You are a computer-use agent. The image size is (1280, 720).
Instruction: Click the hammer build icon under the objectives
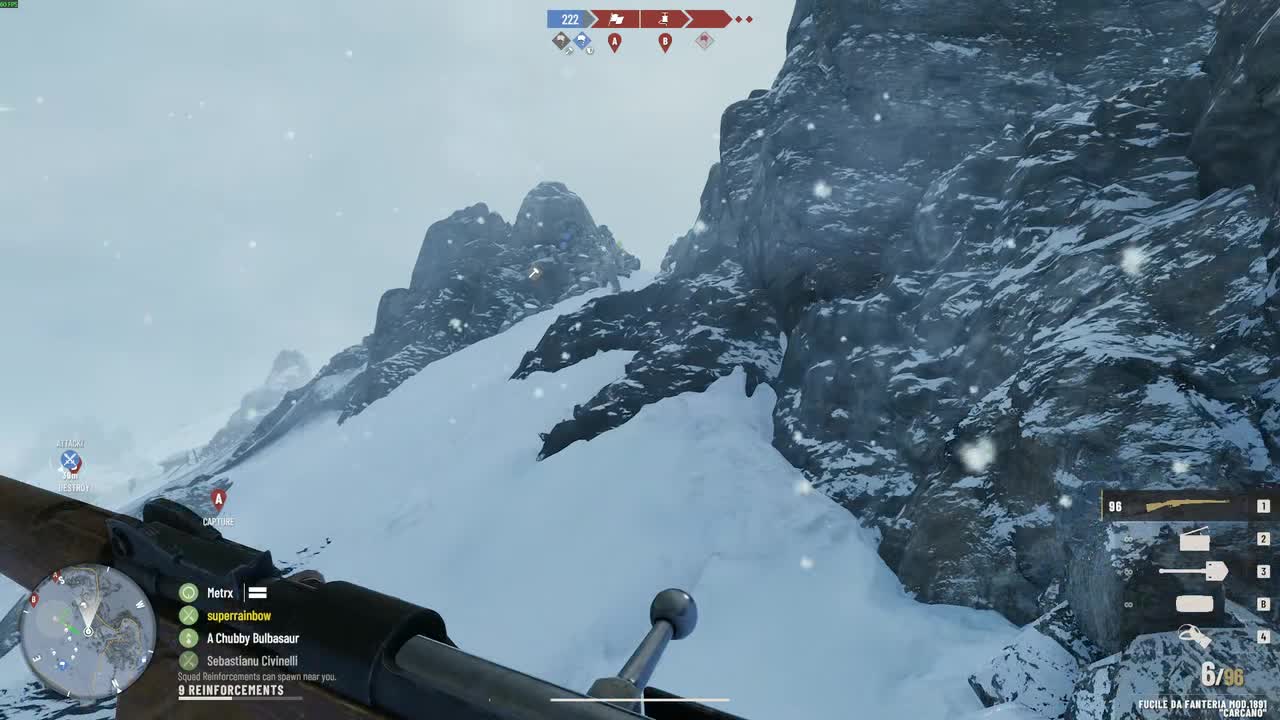click(x=567, y=50)
